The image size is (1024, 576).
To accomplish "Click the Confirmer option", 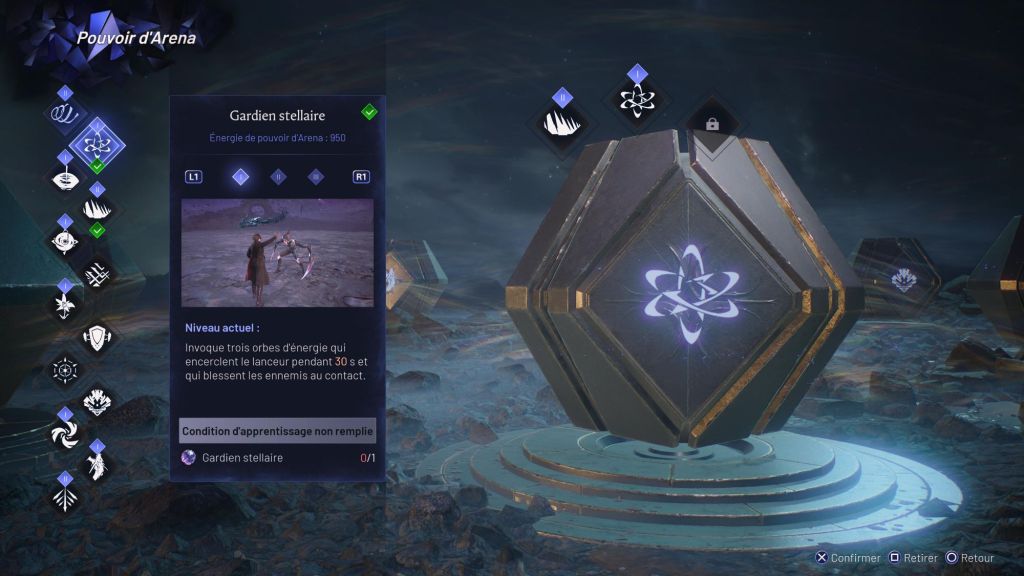I will coord(849,558).
